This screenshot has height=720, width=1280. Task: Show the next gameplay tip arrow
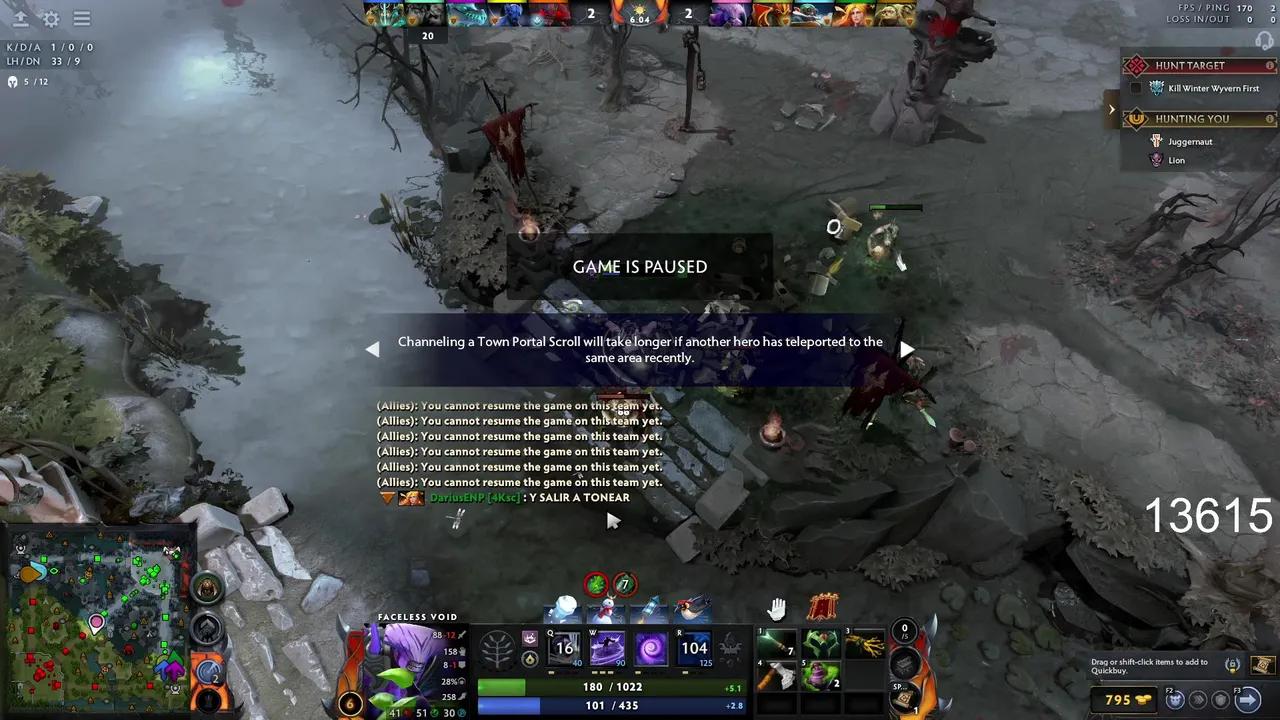(906, 349)
